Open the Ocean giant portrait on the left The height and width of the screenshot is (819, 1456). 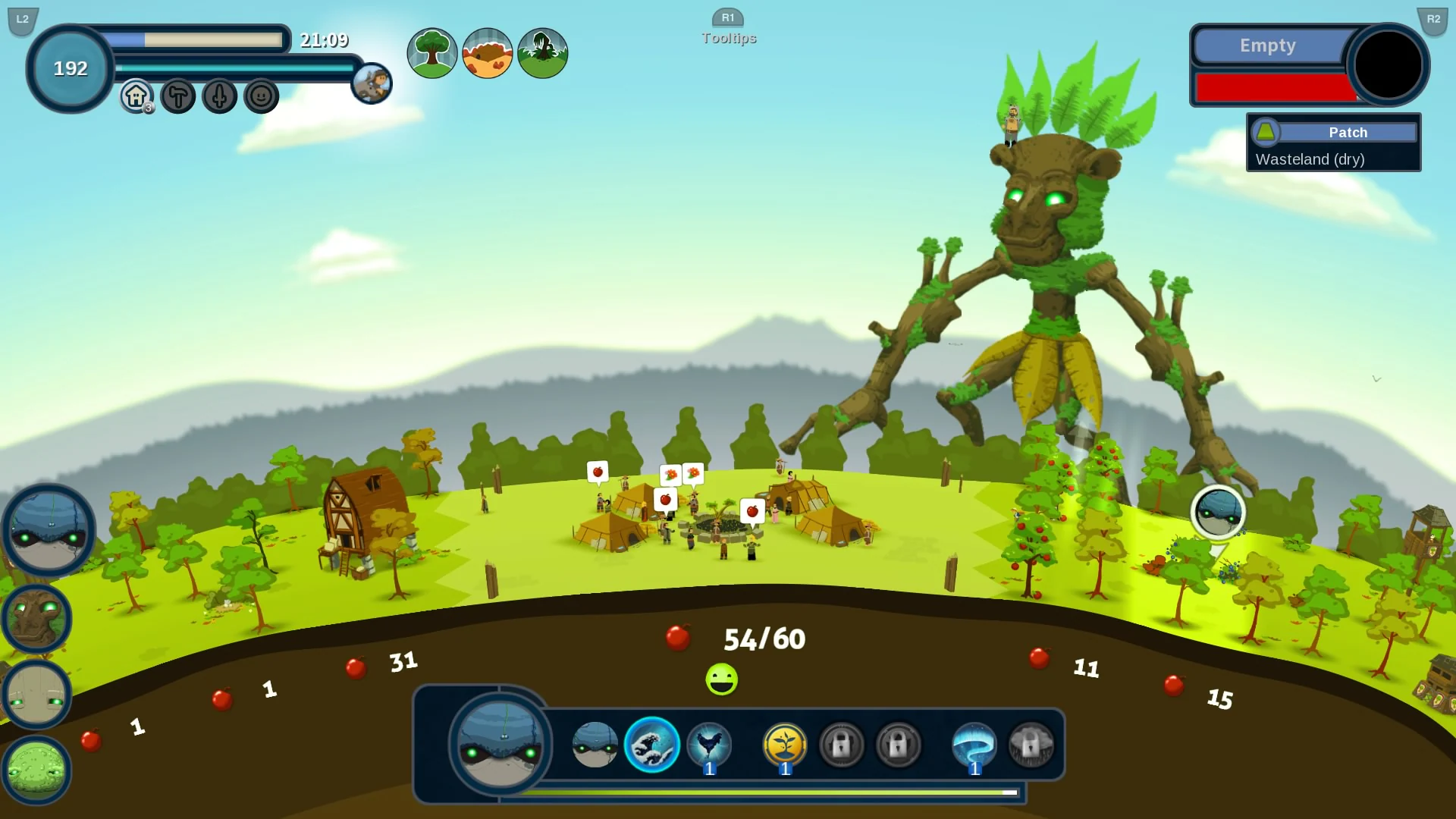(49, 531)
